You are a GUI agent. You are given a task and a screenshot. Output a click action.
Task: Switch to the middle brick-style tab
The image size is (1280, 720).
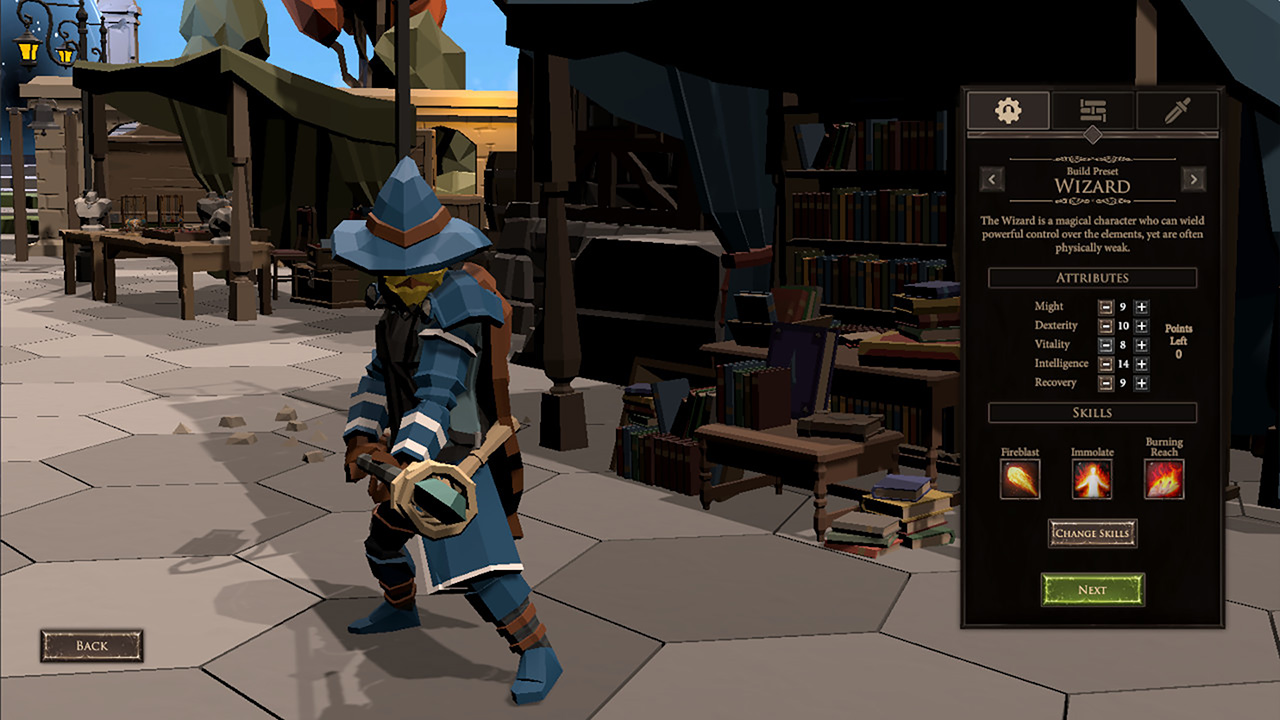[x=1093, y=110]
